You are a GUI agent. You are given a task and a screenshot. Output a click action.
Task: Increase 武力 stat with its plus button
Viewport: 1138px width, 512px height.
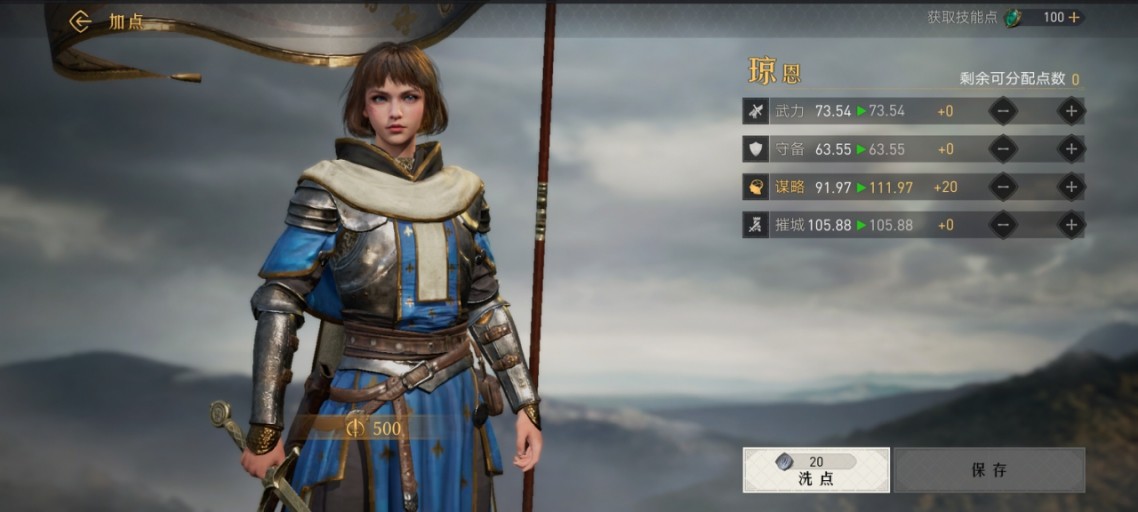(1071, 111)
